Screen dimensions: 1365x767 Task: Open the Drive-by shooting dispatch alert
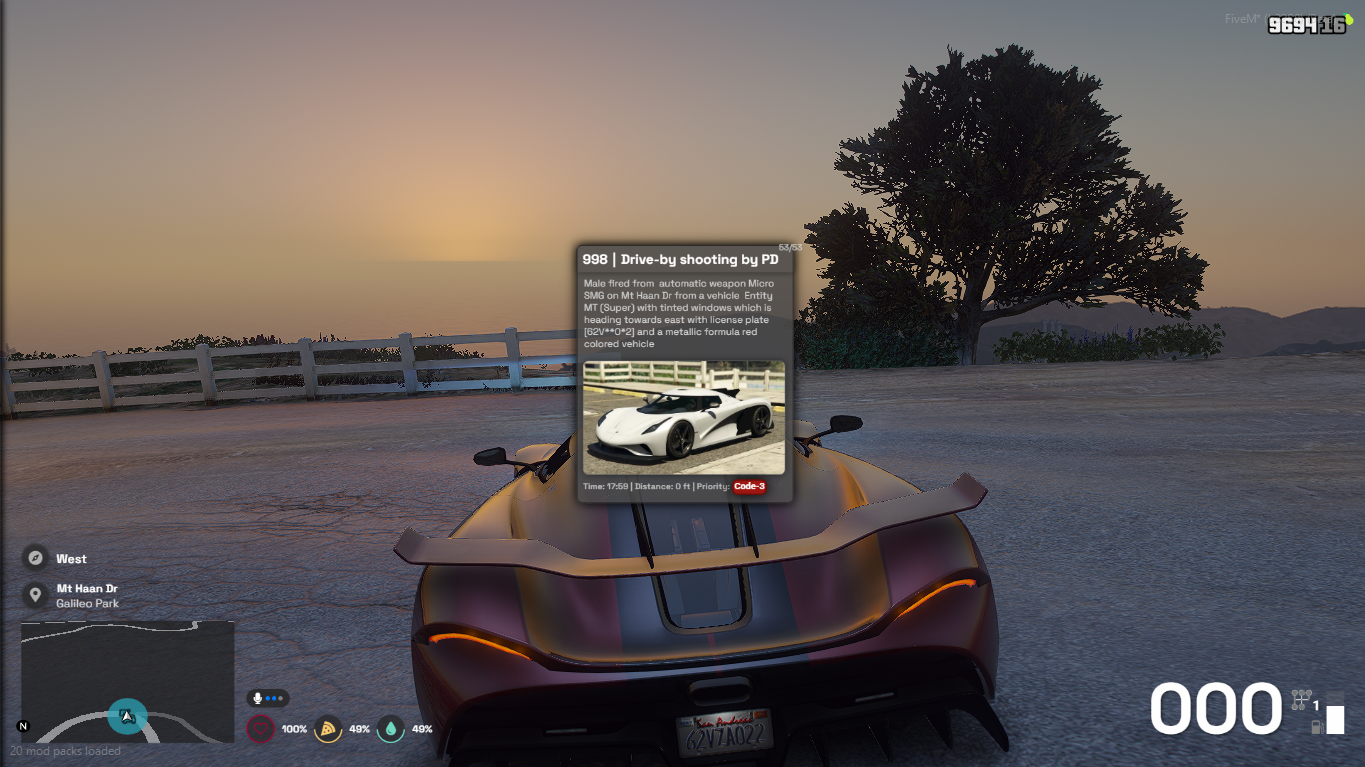(680, 260)
